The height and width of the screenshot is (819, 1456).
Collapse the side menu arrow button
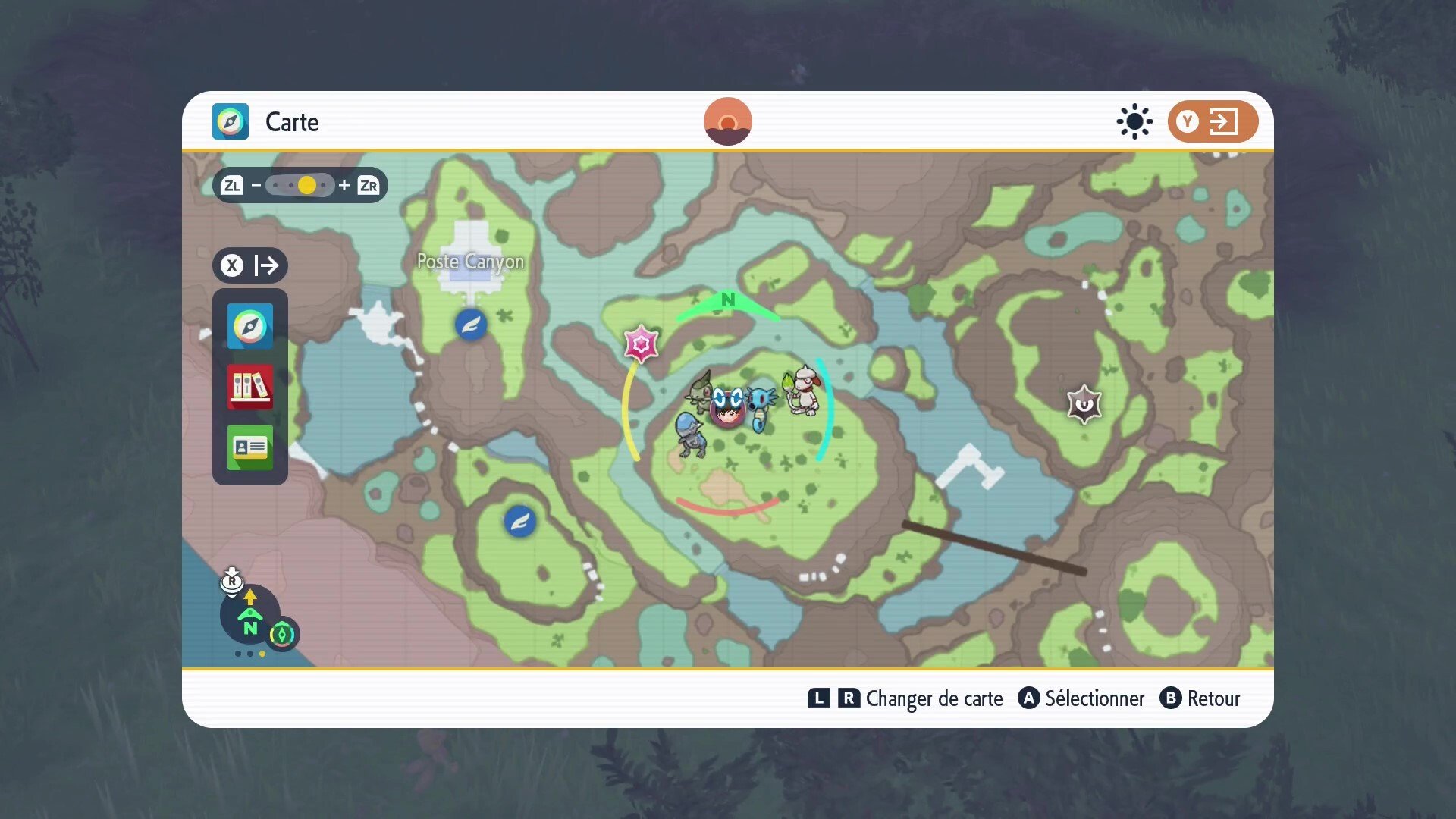coord(250,265)
